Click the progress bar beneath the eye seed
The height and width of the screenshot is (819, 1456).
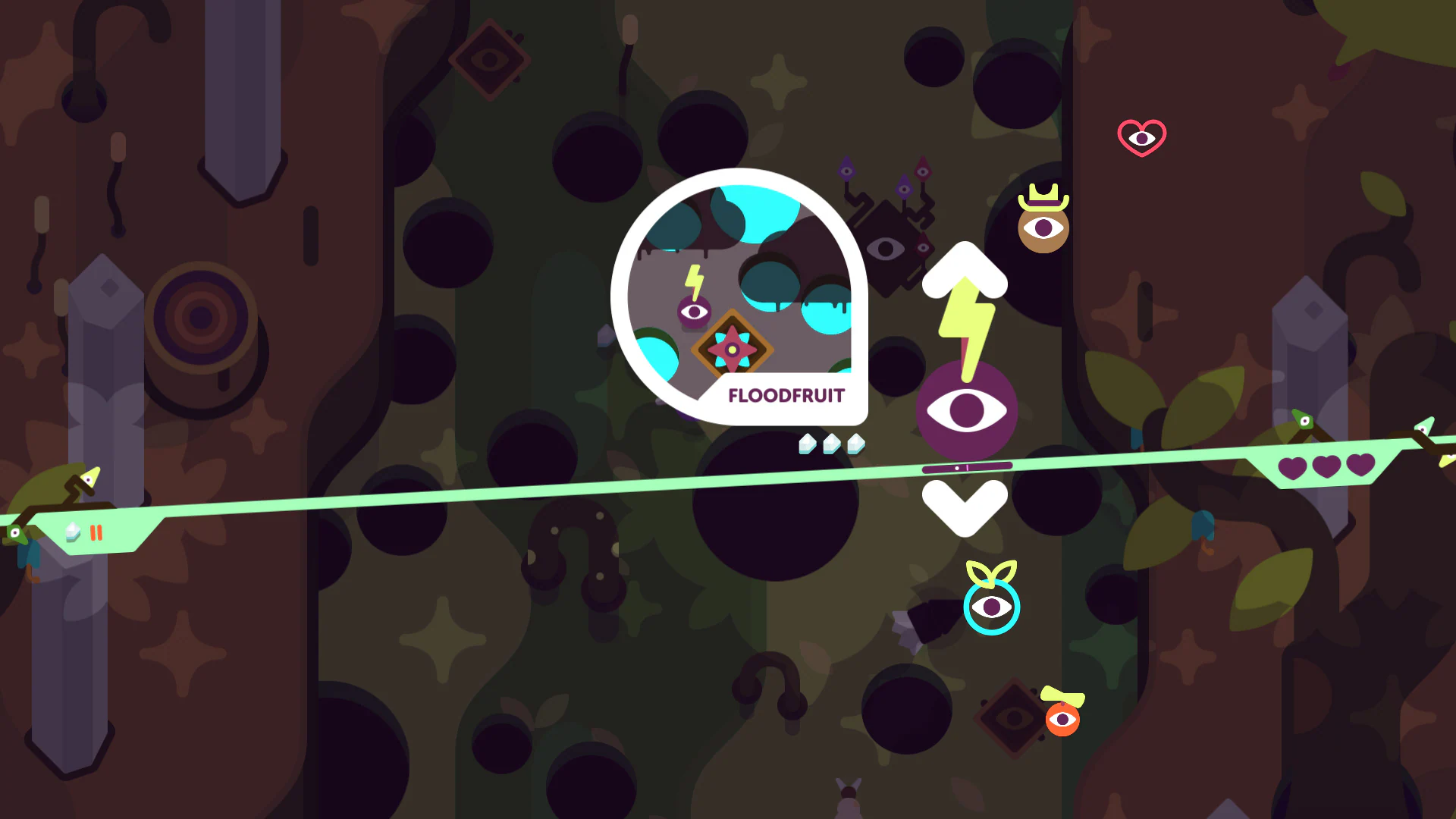pos(965,468)
